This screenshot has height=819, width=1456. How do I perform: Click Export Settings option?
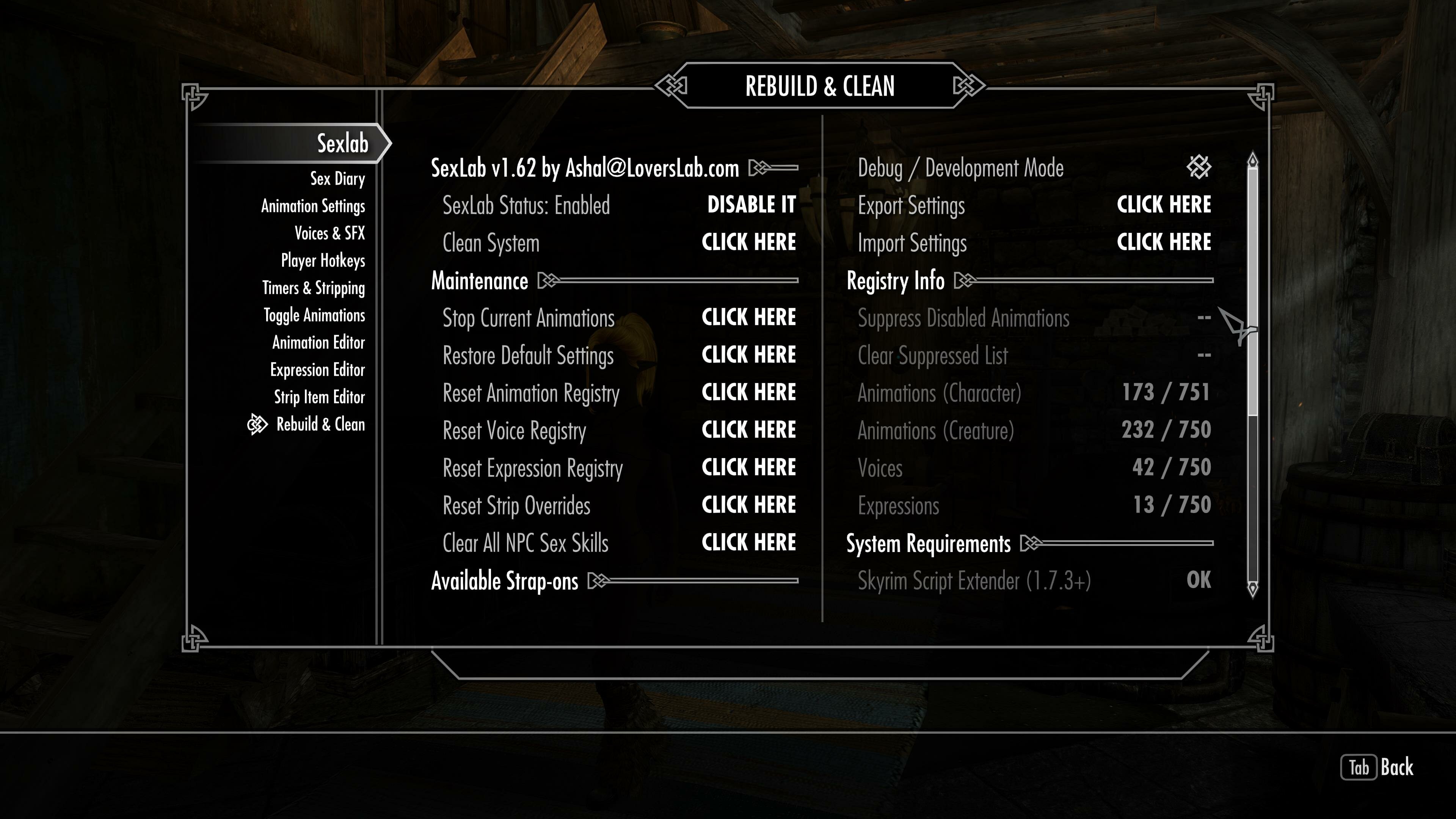(x=1163, y=205)
